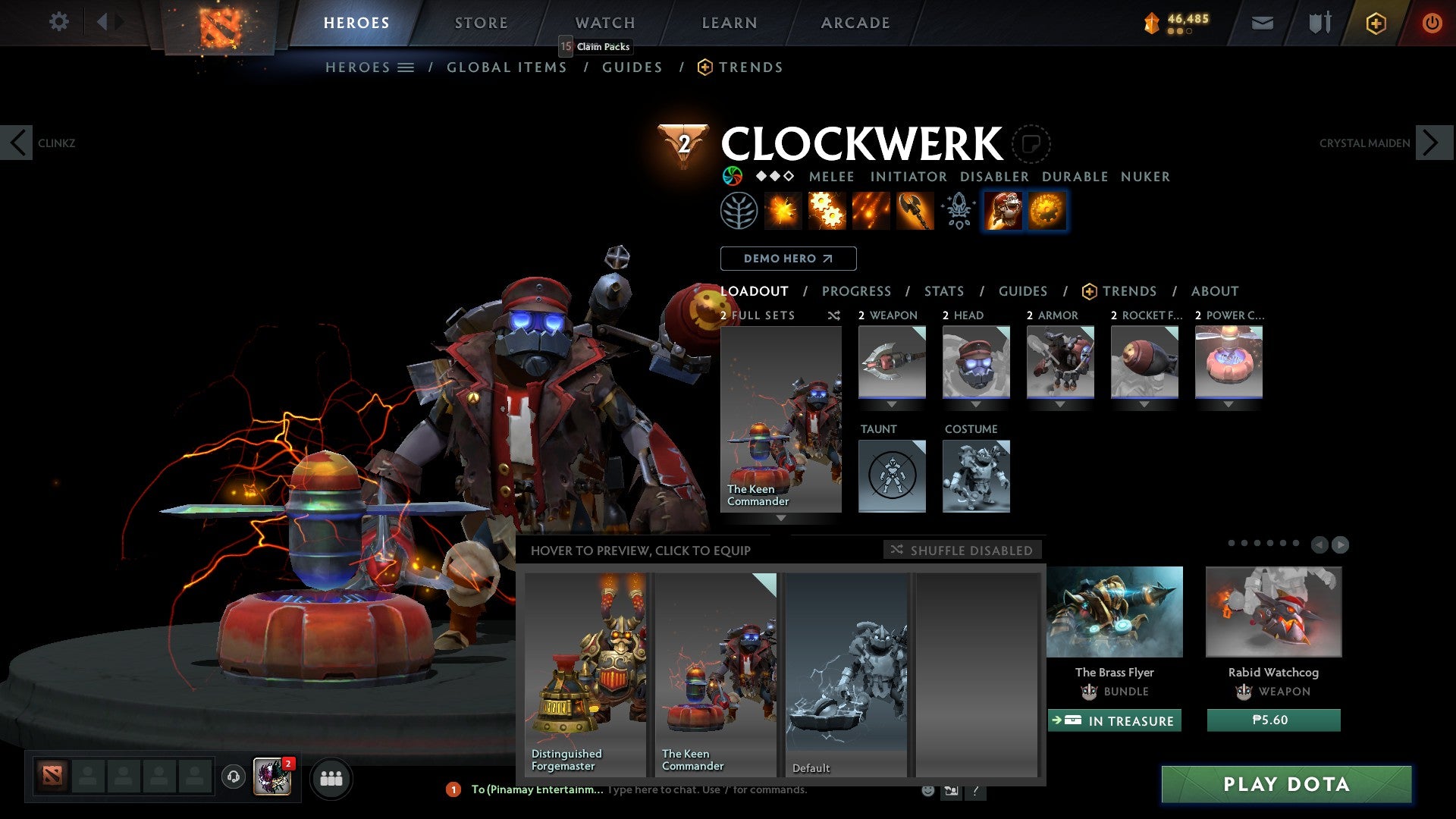
Task: Toggle party voice with the headset icon
Action: (x=233, y=778)
